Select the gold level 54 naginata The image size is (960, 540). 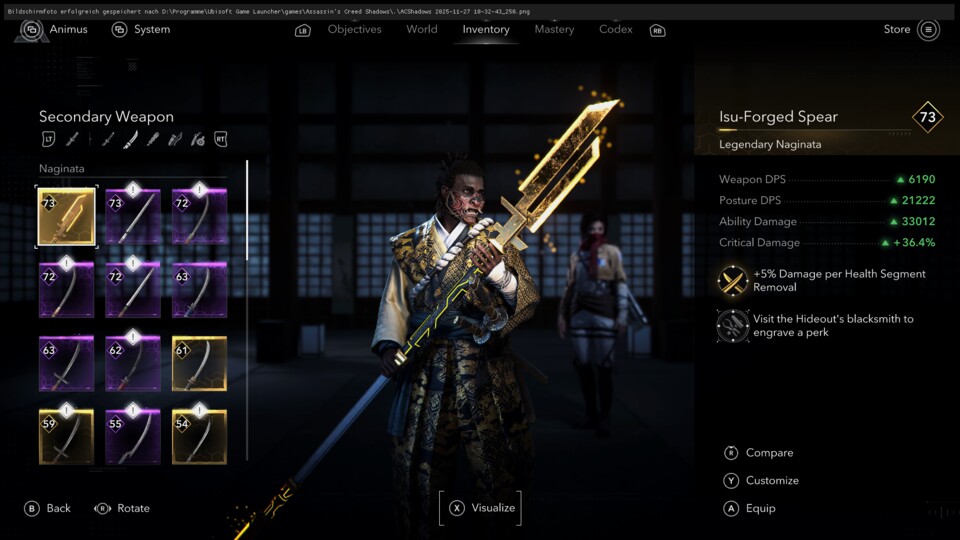point(199,437)
